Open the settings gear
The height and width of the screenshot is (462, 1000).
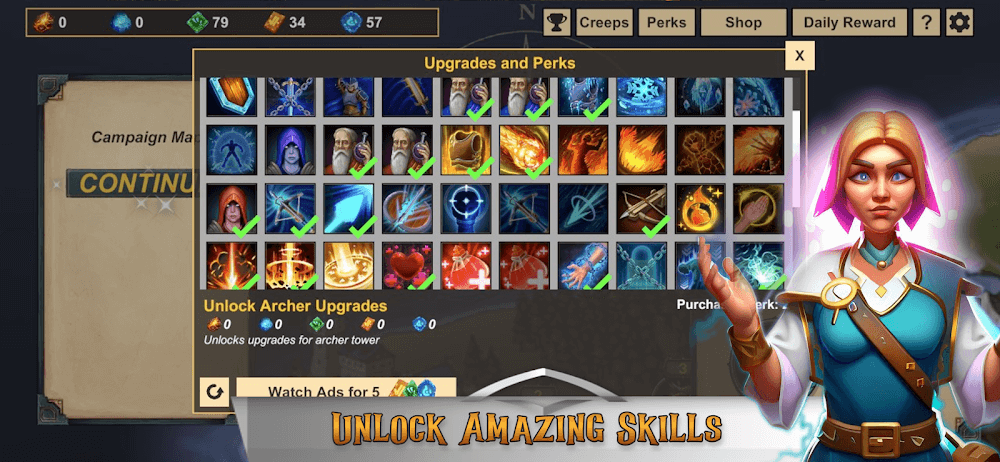(x=959, y=22)
